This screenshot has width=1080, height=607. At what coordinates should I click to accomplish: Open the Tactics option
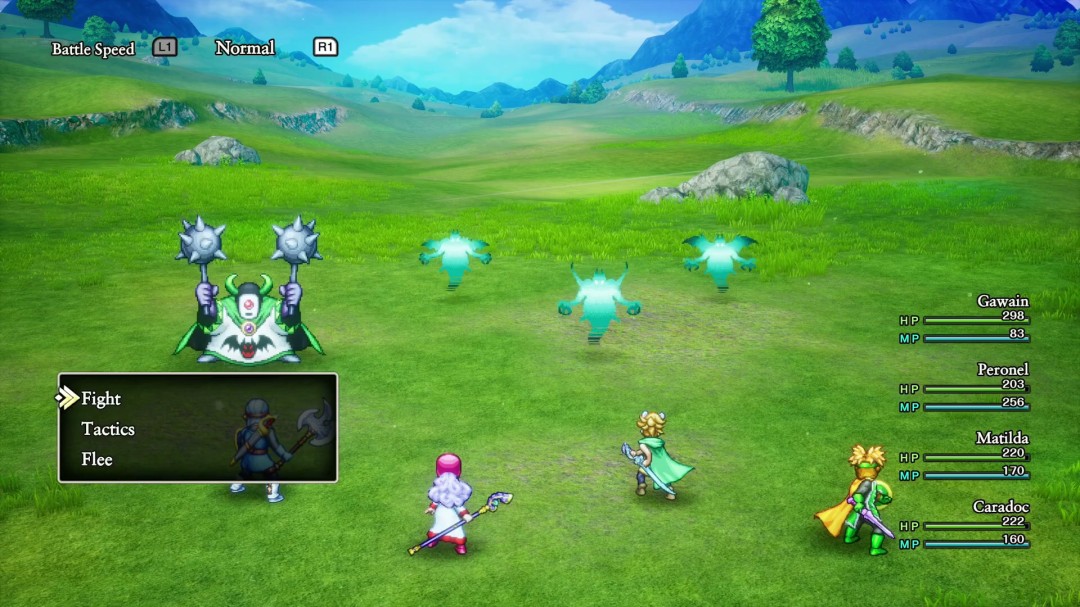(x=108, y=429)
